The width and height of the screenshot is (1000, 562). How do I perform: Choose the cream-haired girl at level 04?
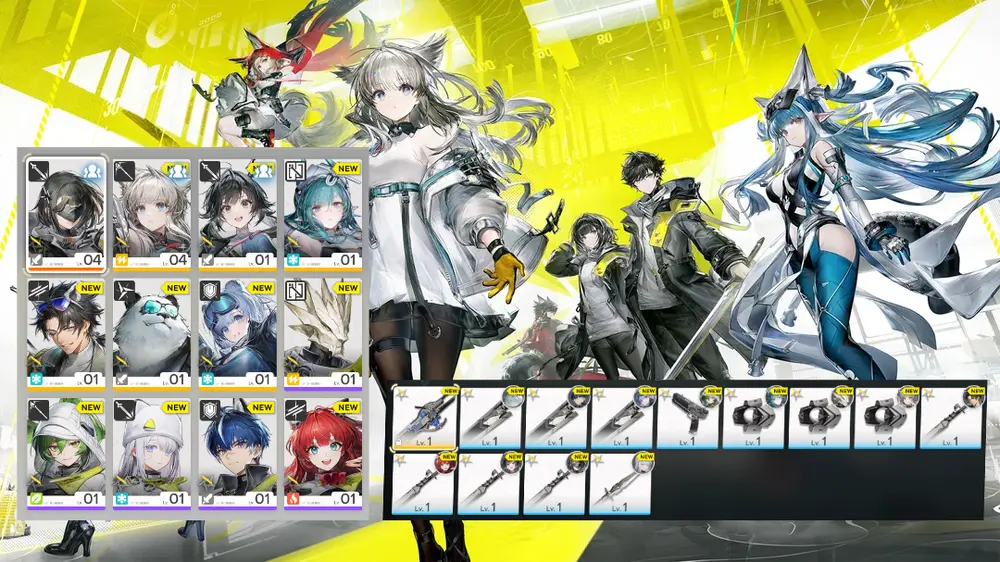coord(151,213)
